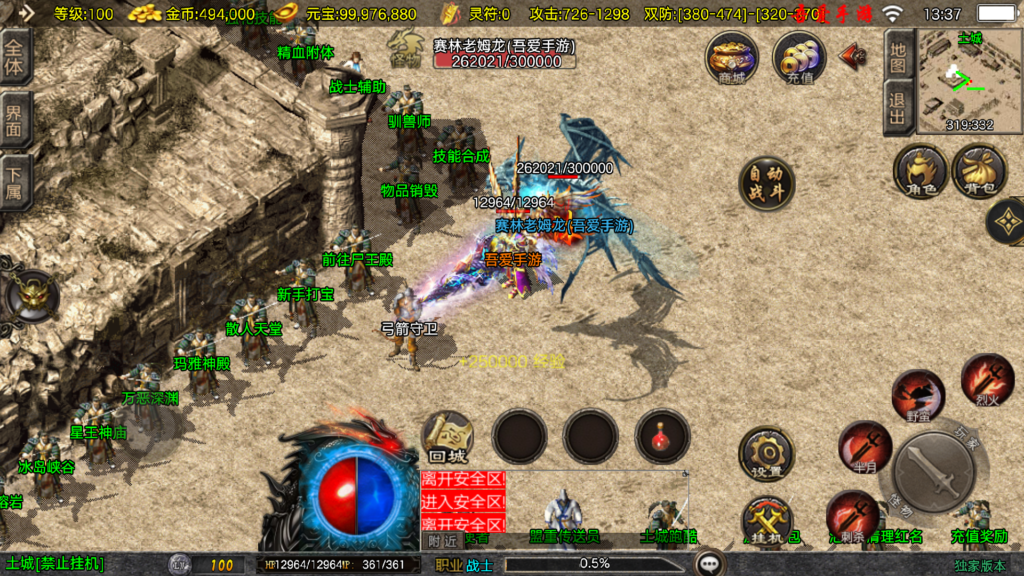
Task: Use the red potion quick slot
Action: click(662, 436)
